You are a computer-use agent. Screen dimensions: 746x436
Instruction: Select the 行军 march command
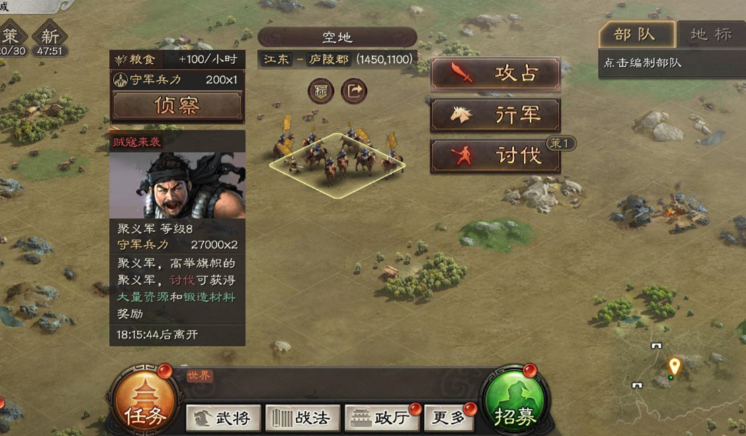pyautogui.click(x=495, y=115)
